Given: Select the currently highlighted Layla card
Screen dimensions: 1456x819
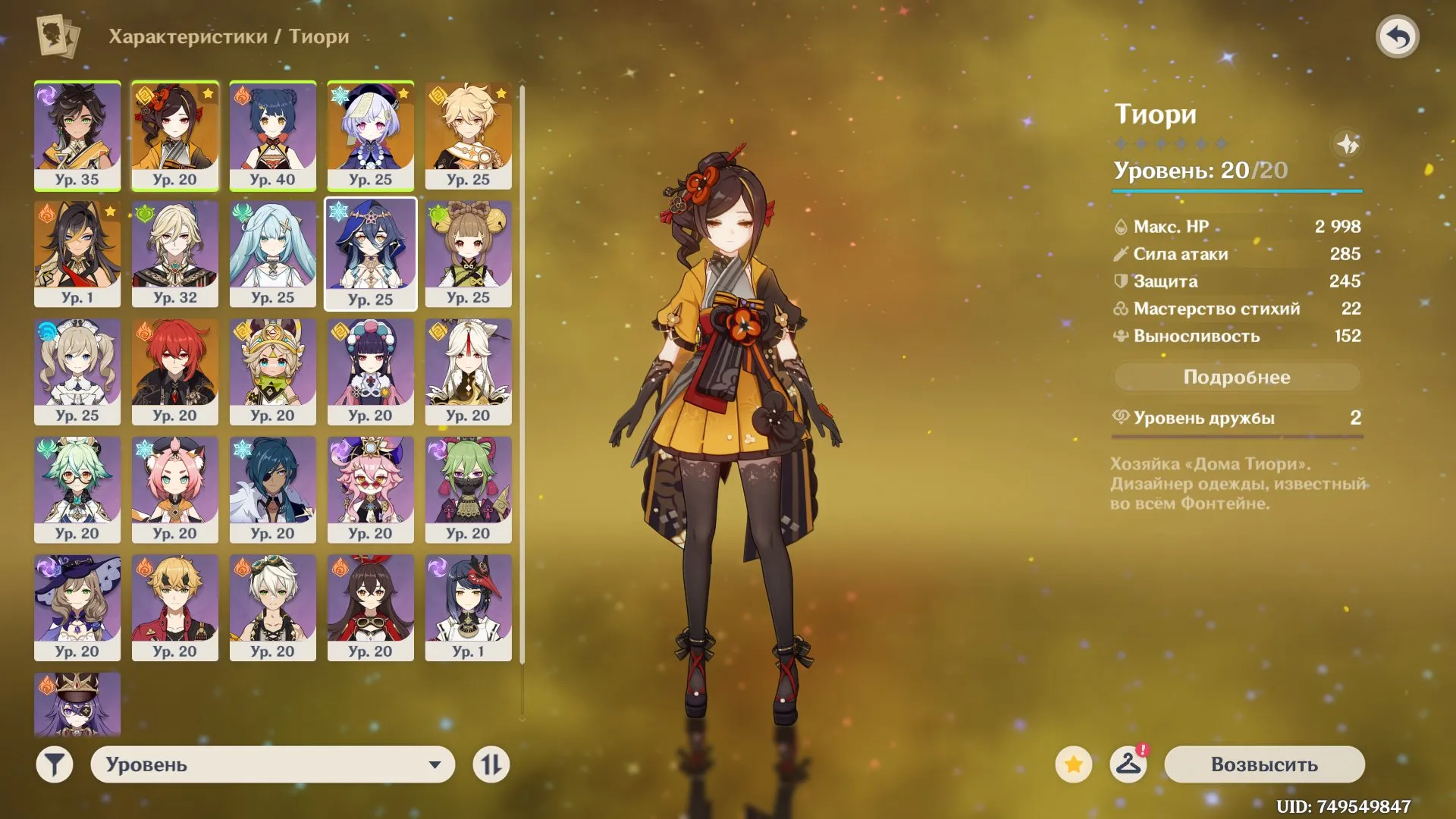Looking at the screenshot, I should pyautogui.click(x=371, y=254).
